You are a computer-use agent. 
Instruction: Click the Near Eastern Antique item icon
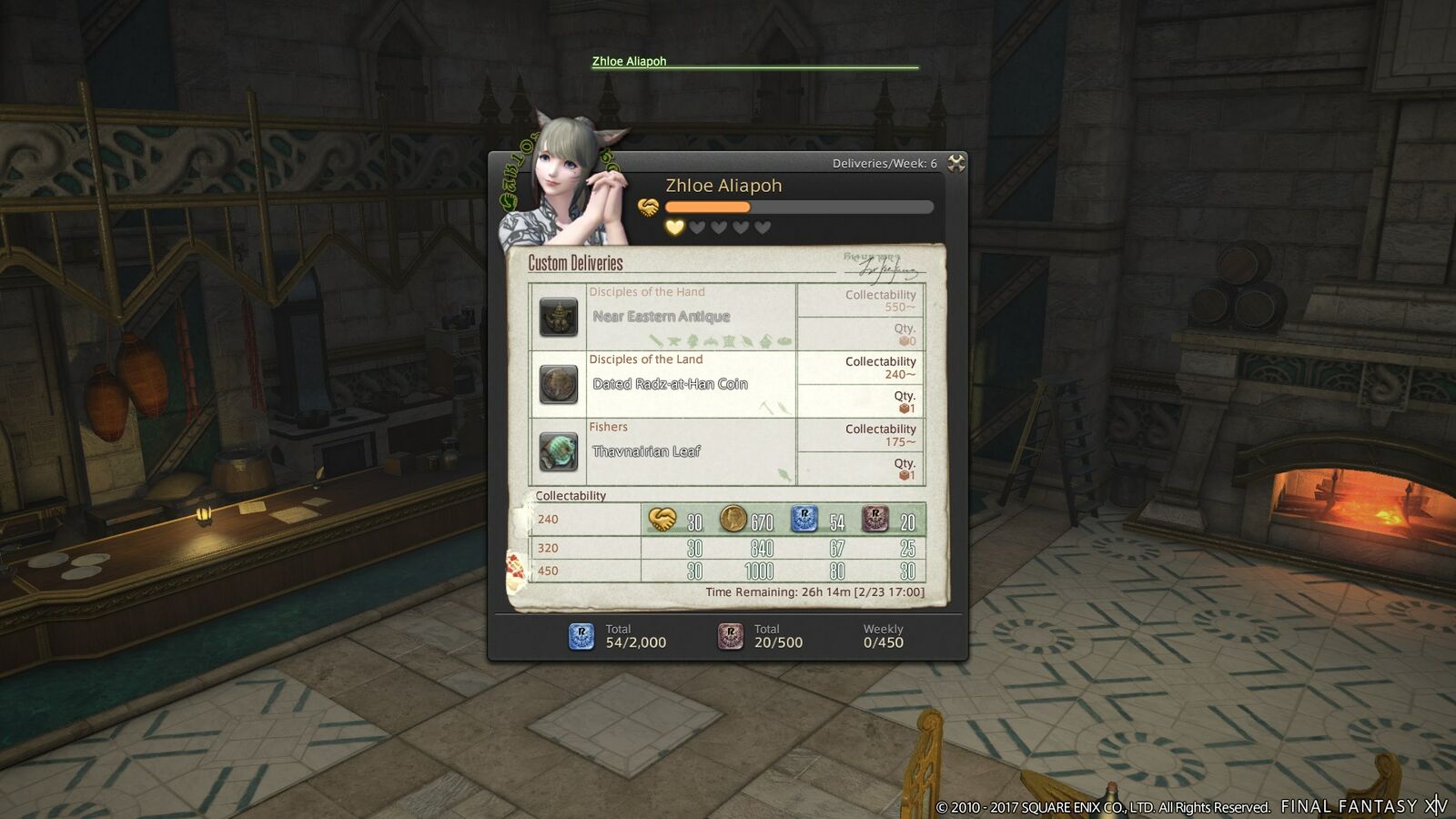[558, 318]
